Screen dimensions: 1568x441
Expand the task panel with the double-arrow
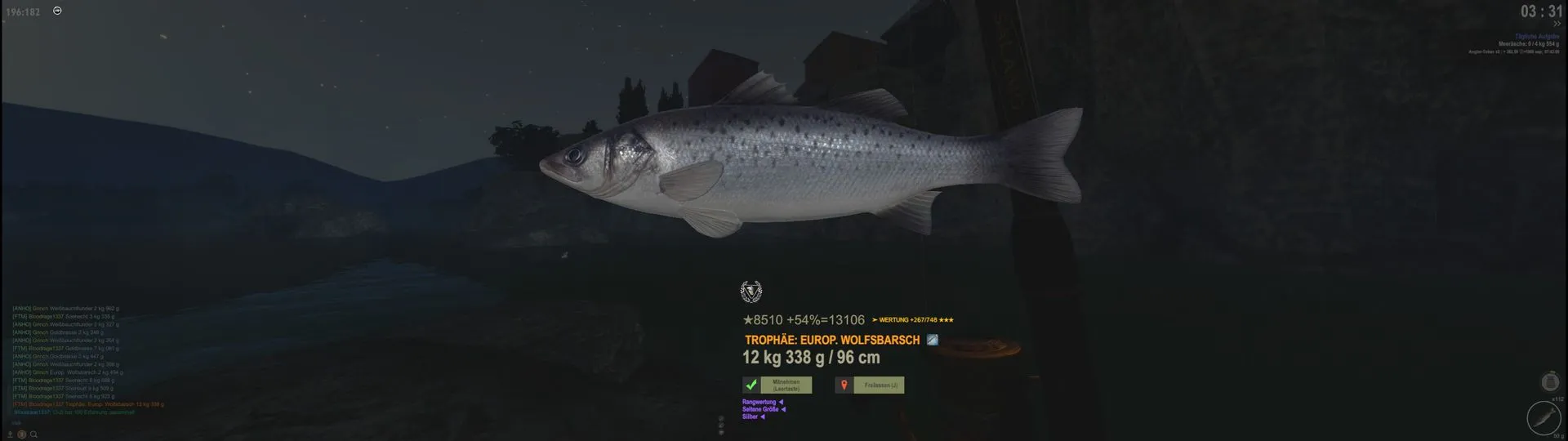click(1557, 24)
